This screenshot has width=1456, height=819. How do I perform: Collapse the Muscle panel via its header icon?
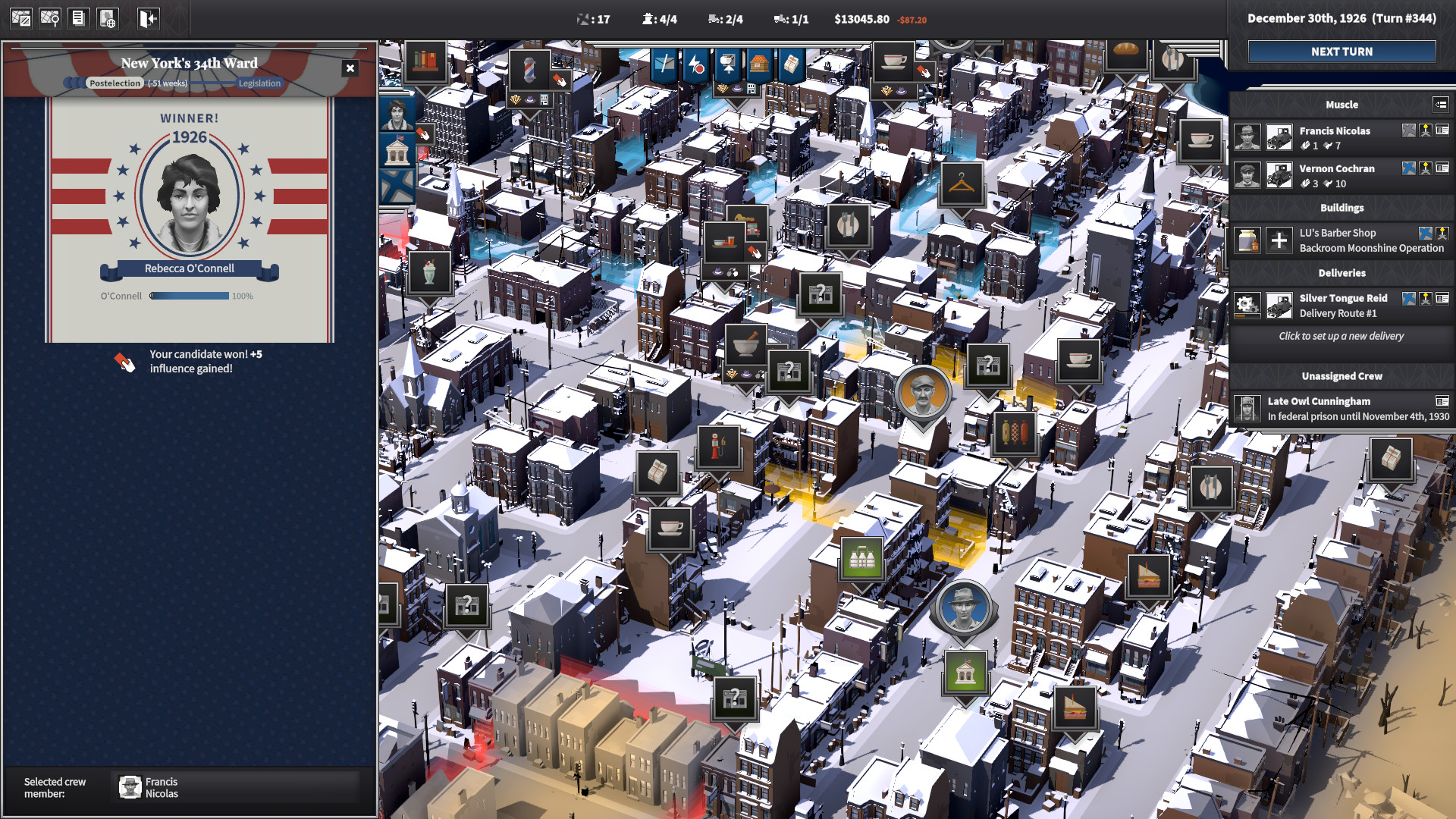click(x=1440, y=105)
